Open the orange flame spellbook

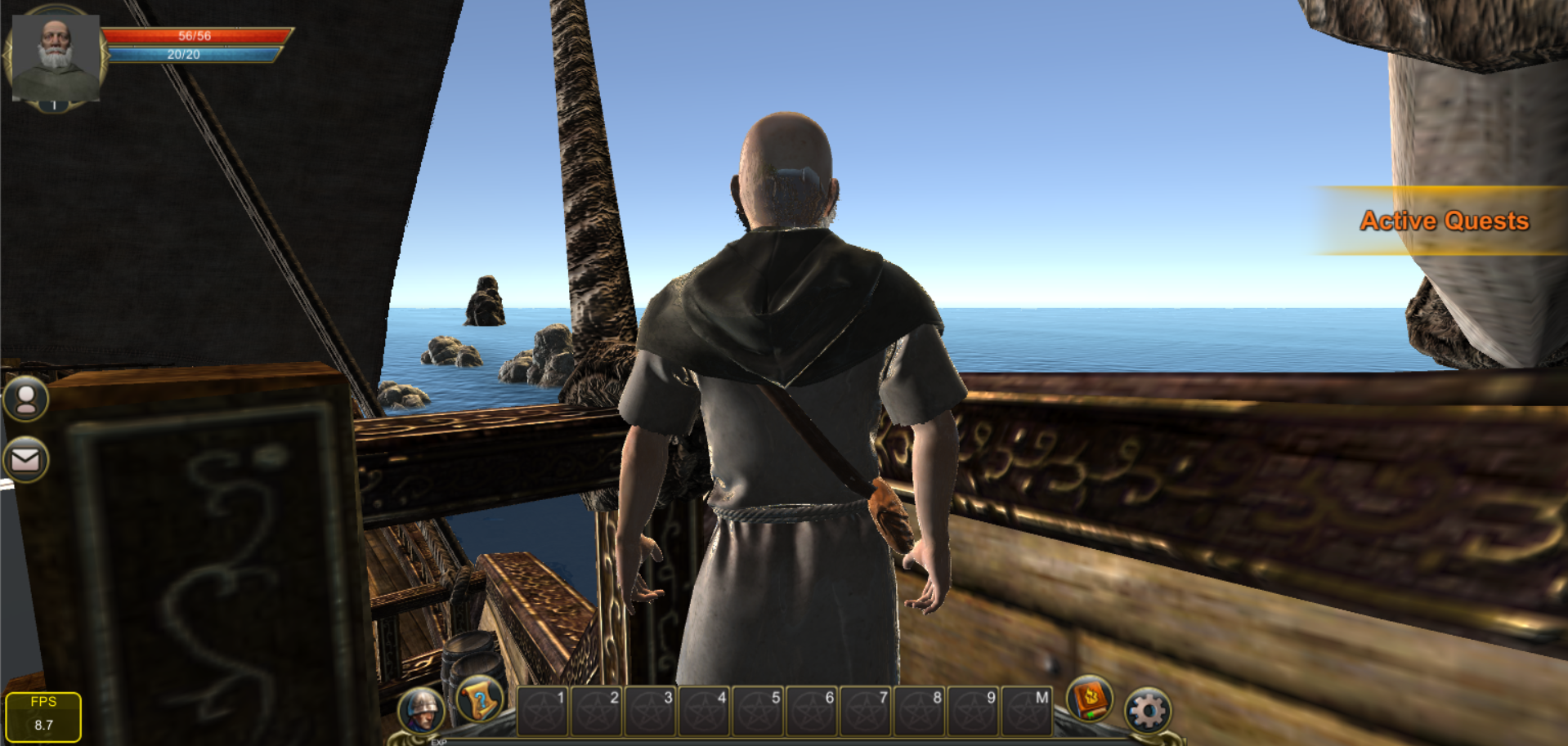click(1090, 699)
